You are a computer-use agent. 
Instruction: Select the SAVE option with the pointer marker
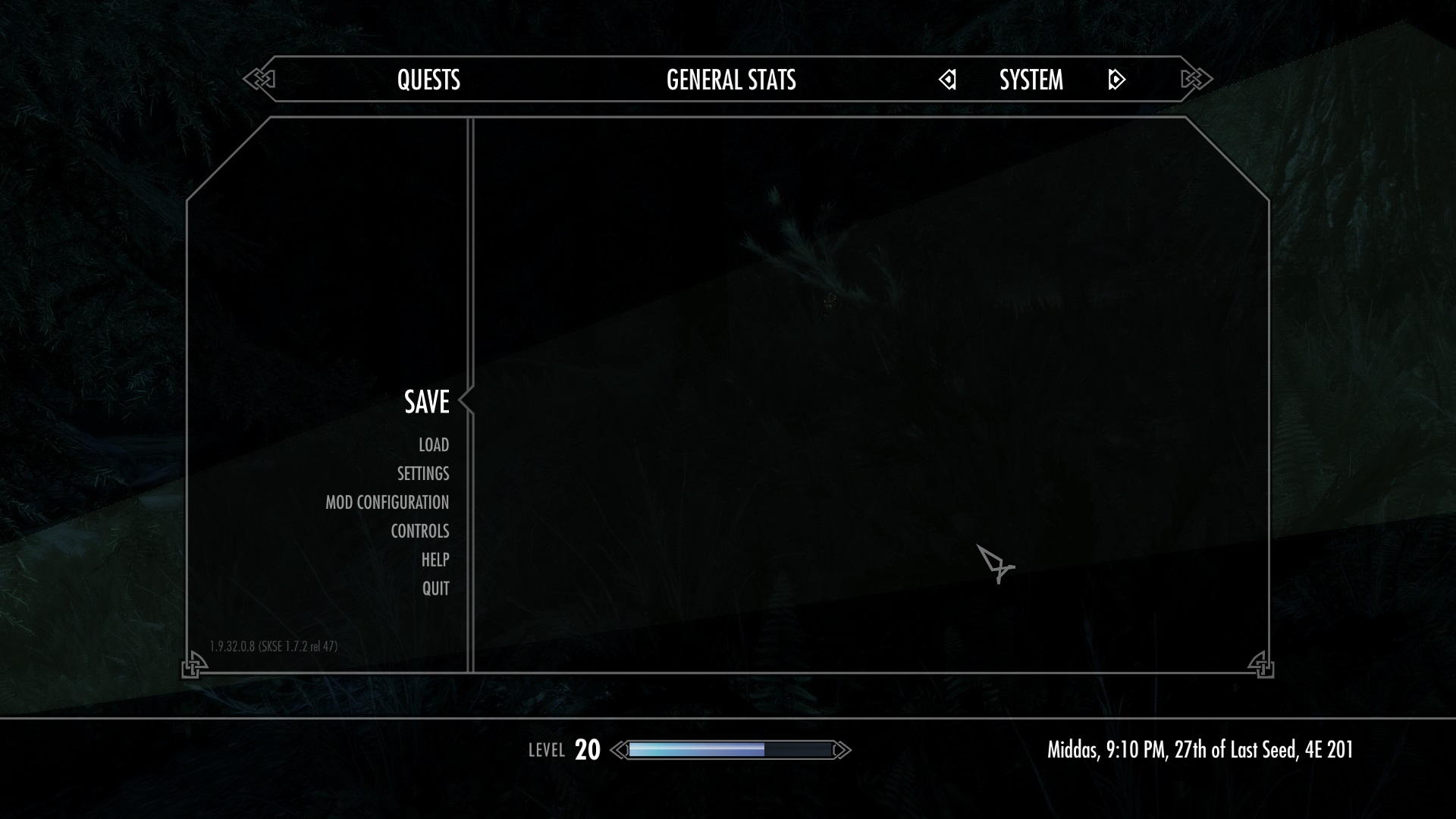click(x=427, y=403)
